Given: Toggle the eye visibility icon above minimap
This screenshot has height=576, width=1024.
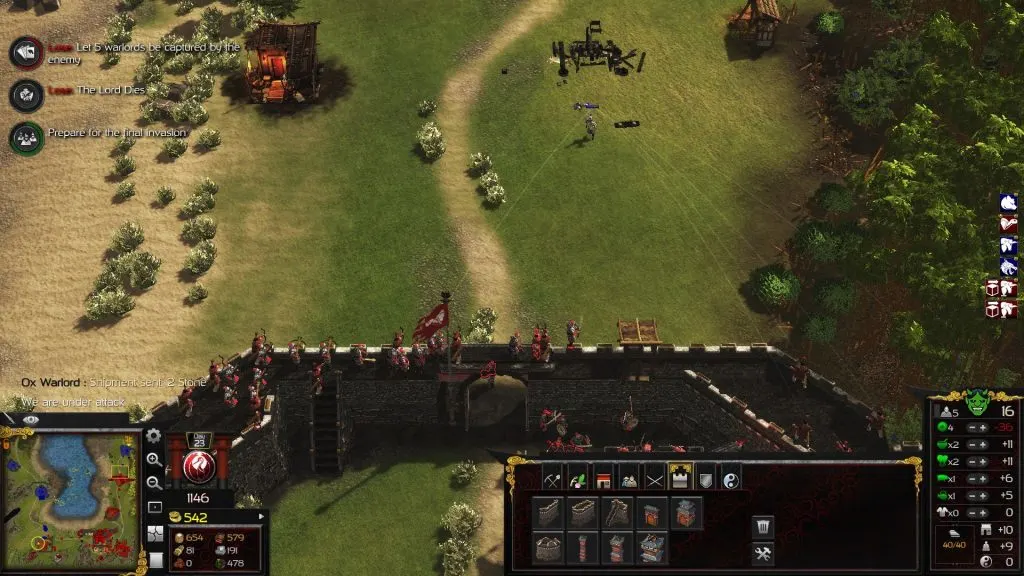Looking at the screenshot, I should [30, 420].
